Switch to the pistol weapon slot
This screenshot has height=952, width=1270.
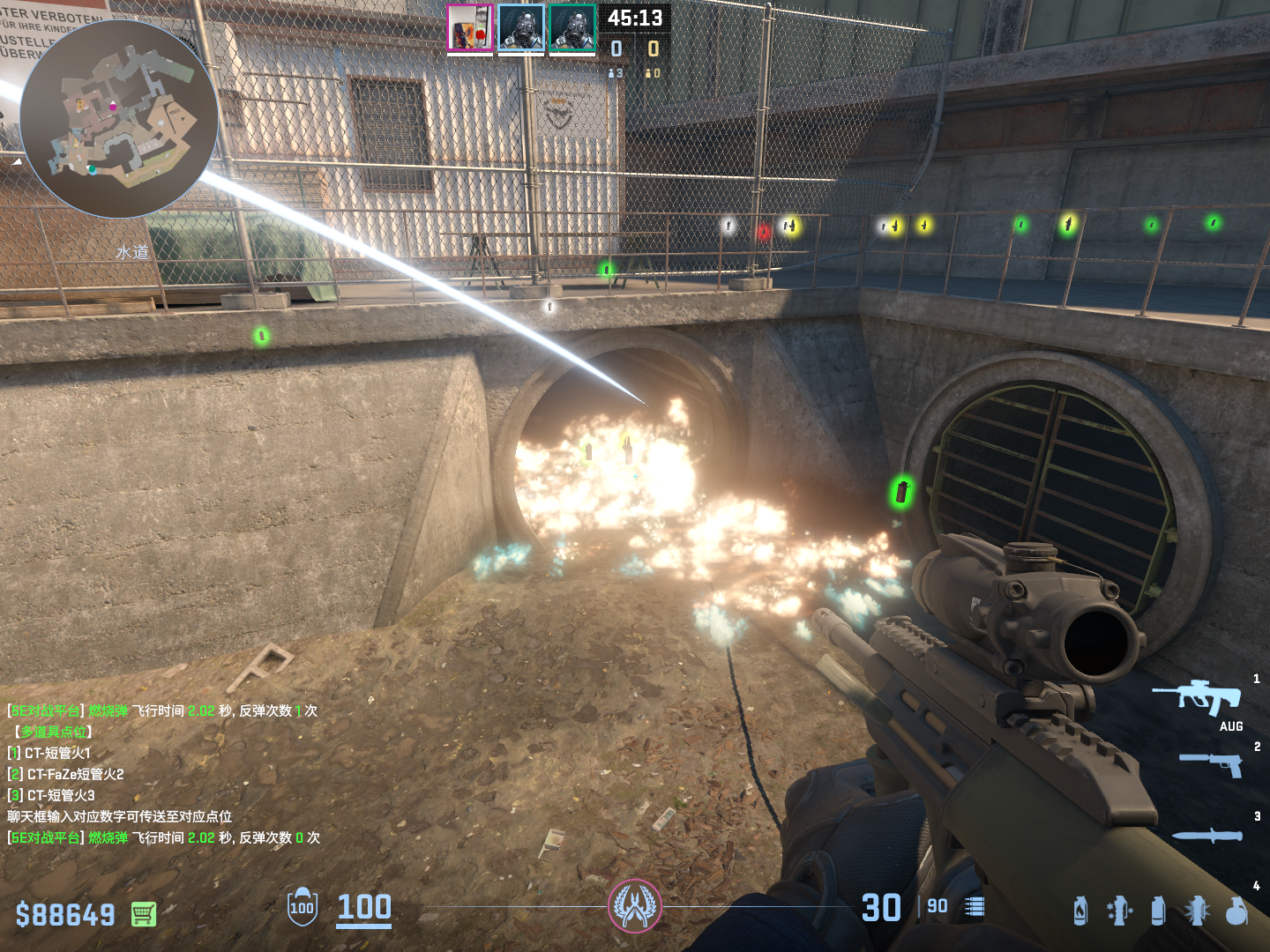[x=1212, y=763]
